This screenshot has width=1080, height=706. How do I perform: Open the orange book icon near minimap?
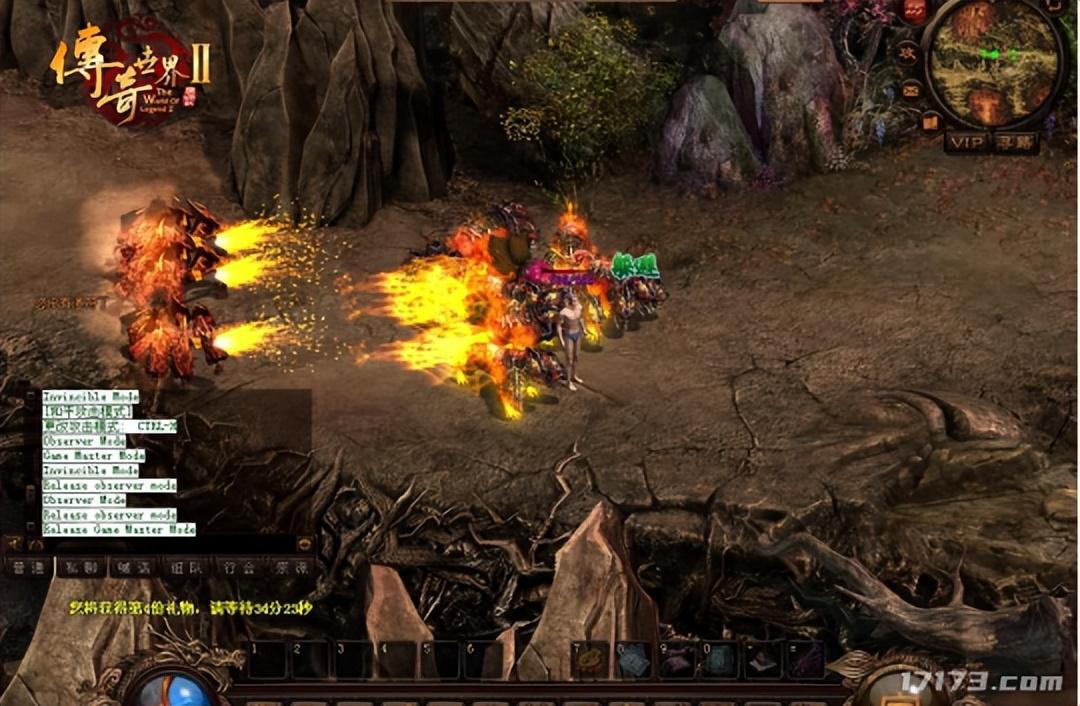[931, 121]
